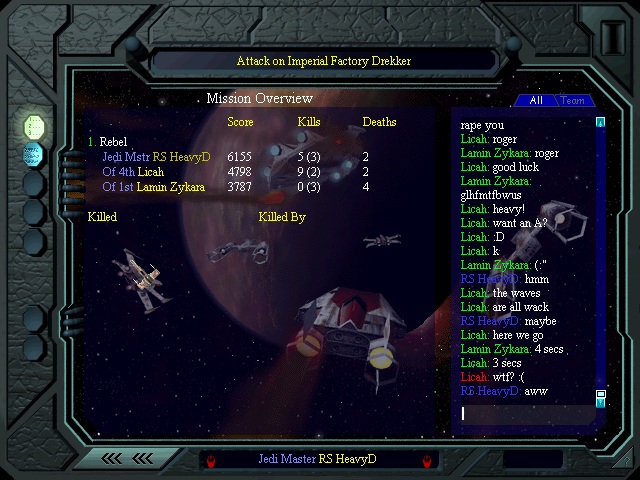Choose Of 1st Lamin Zykara player row
Screen dimensions: 640x480
(x=153, y=187)
